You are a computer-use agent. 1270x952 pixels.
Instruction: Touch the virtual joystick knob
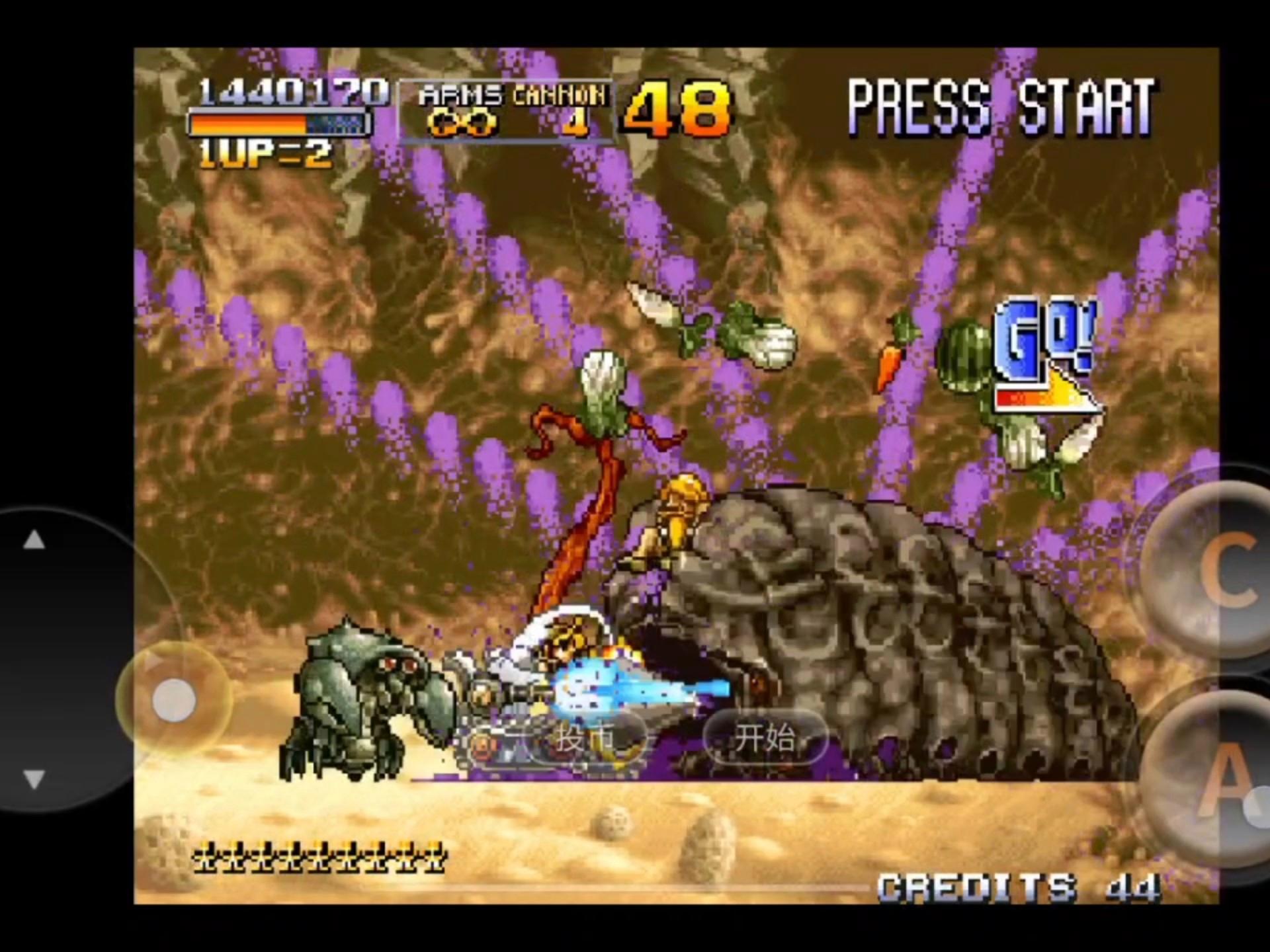tap(174, 699)
